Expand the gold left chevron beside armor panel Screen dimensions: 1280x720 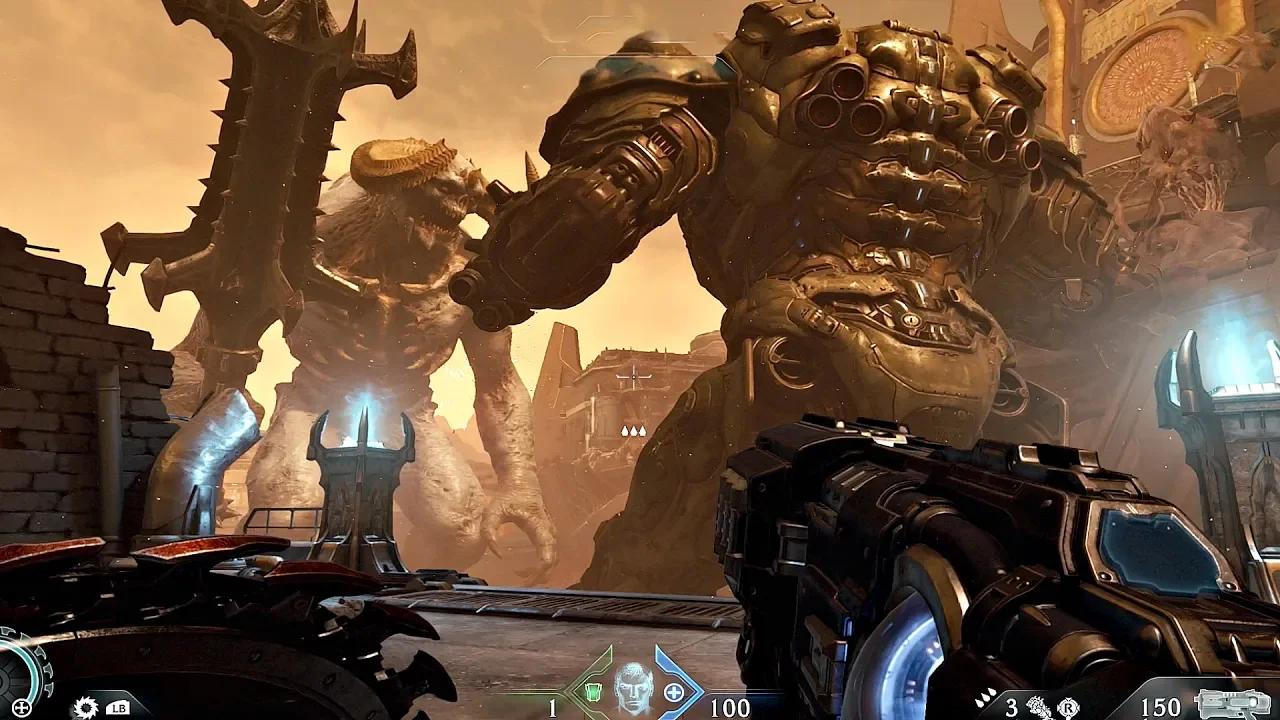(x=566, y=690)
